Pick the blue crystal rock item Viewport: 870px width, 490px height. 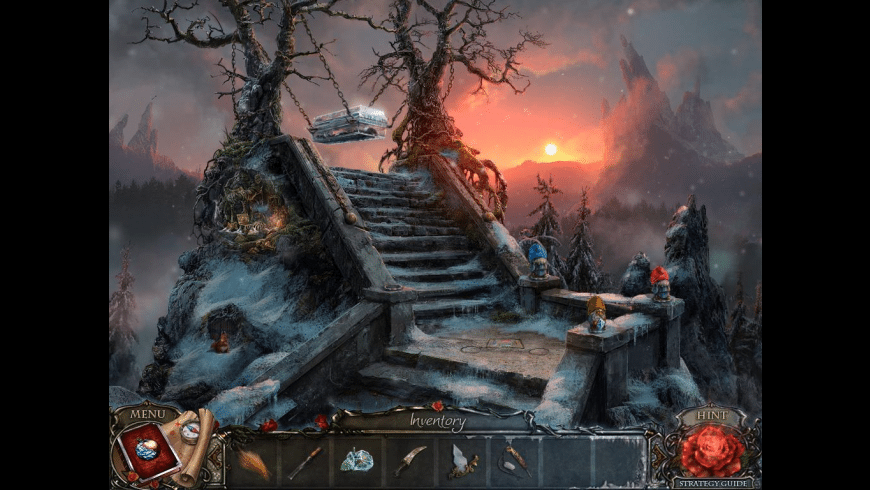357,461
